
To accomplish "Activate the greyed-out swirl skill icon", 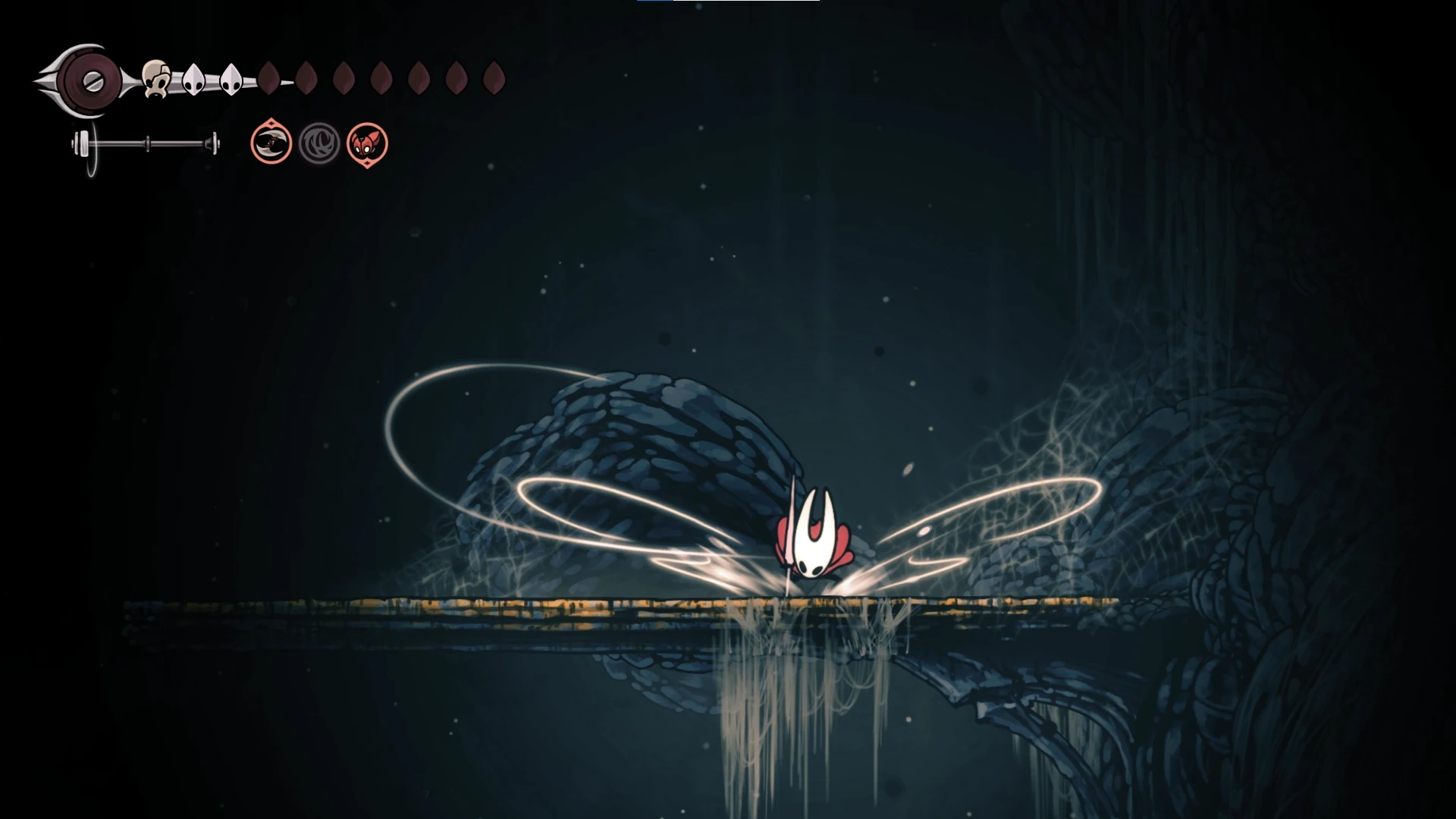I will 319,143.
